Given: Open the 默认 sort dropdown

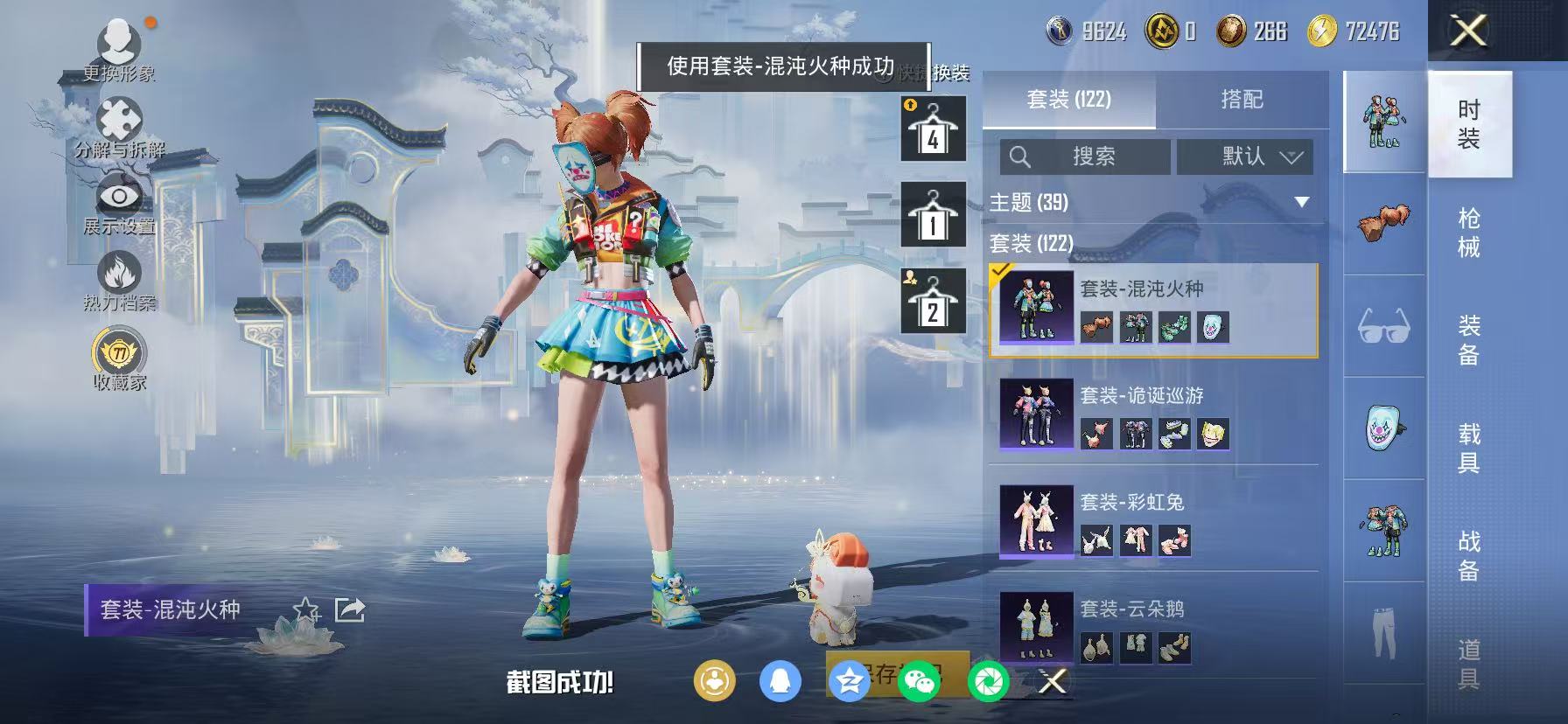Looking at the screenshot, I should click(x=1246, y=157).
